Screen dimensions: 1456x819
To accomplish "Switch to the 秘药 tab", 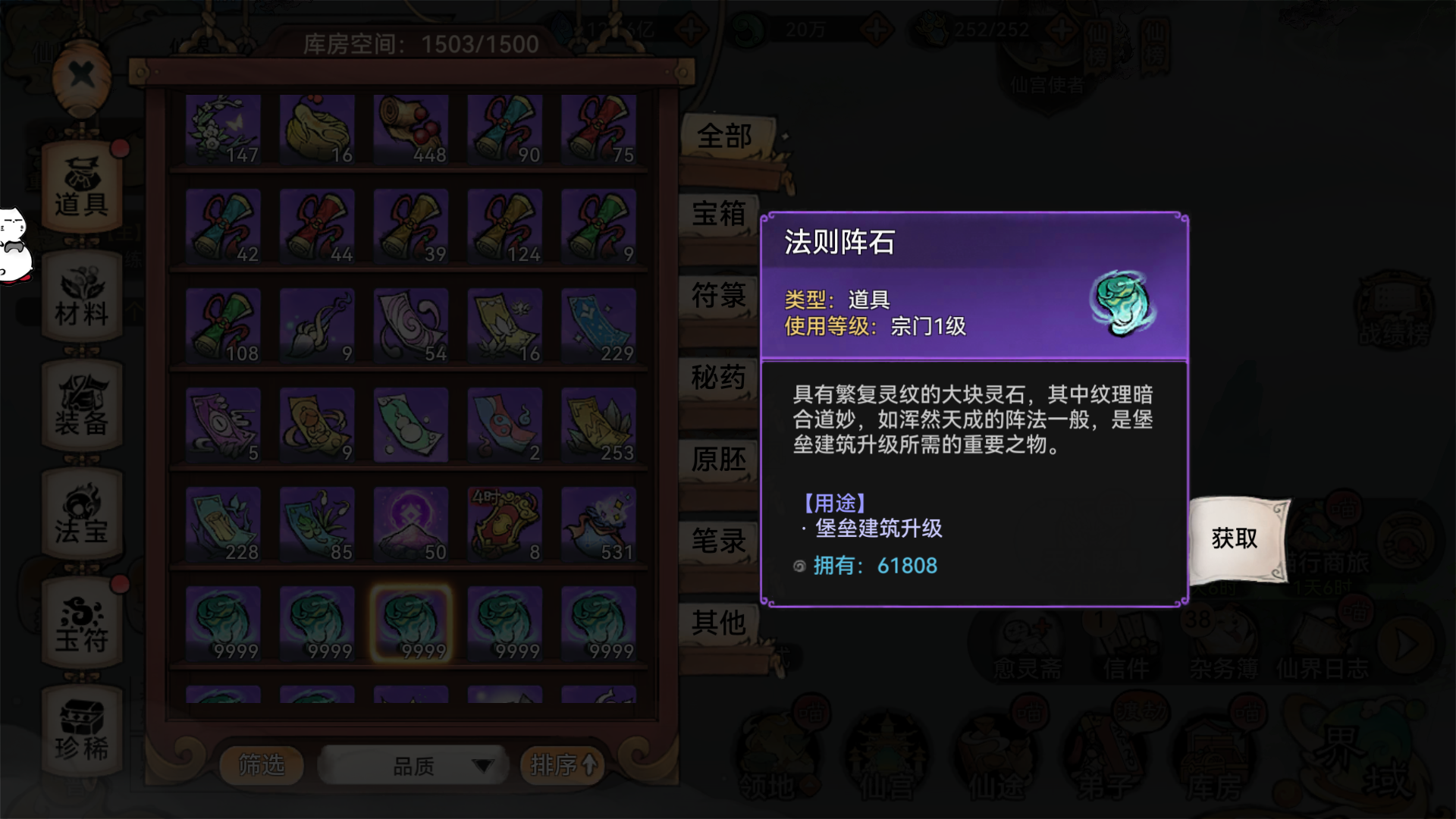I will click(717, 378).
